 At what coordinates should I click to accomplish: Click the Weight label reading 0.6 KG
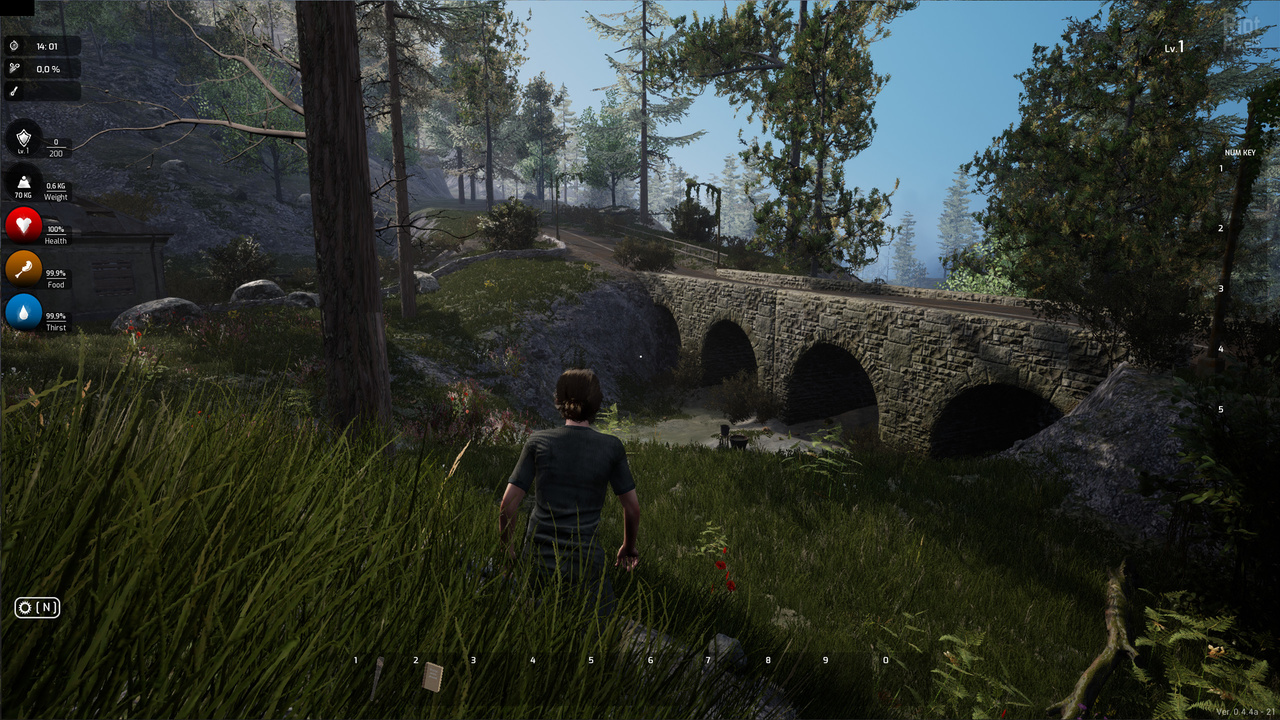click(55, 190)
